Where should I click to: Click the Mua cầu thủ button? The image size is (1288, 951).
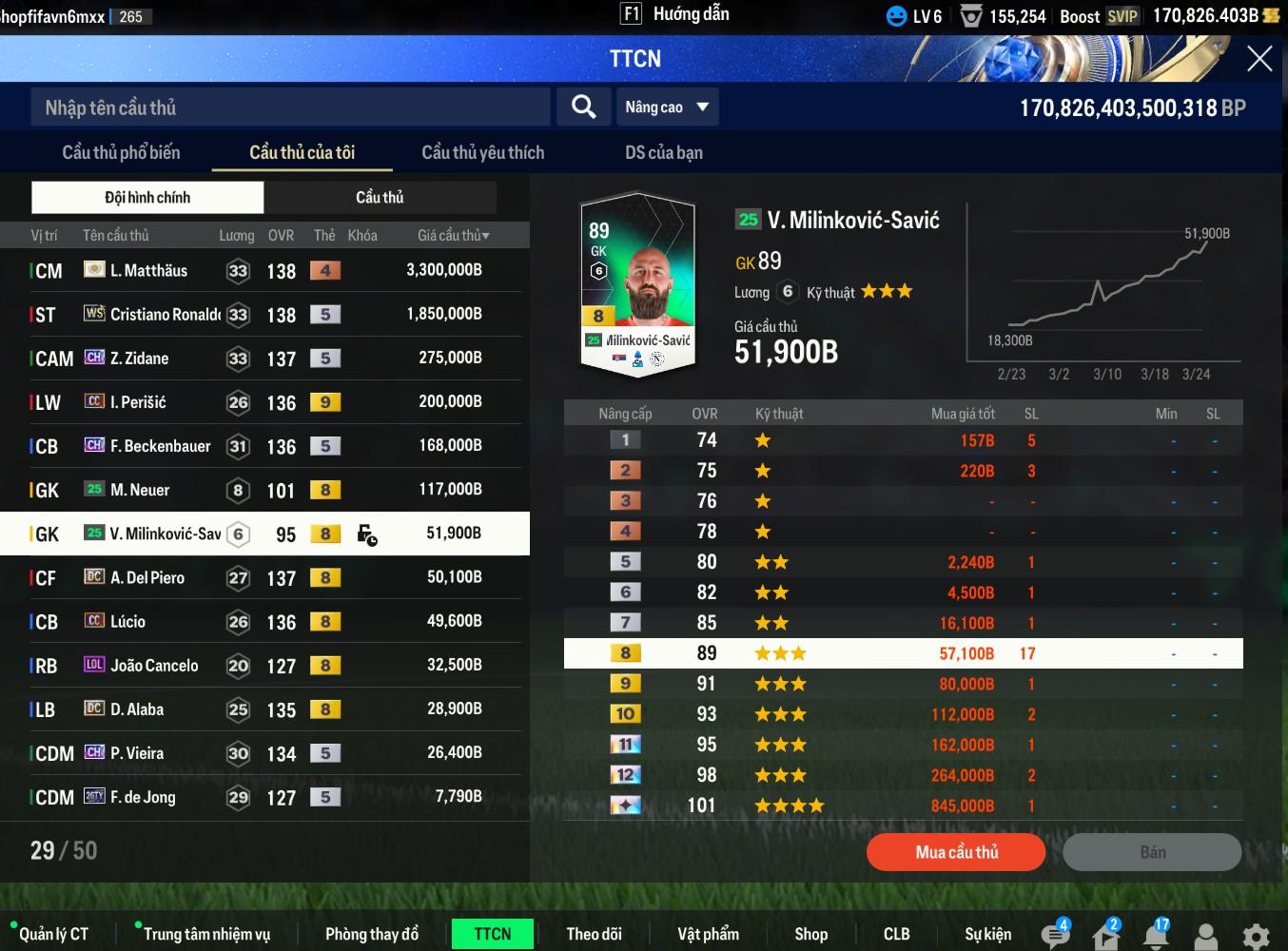point(956,852)
